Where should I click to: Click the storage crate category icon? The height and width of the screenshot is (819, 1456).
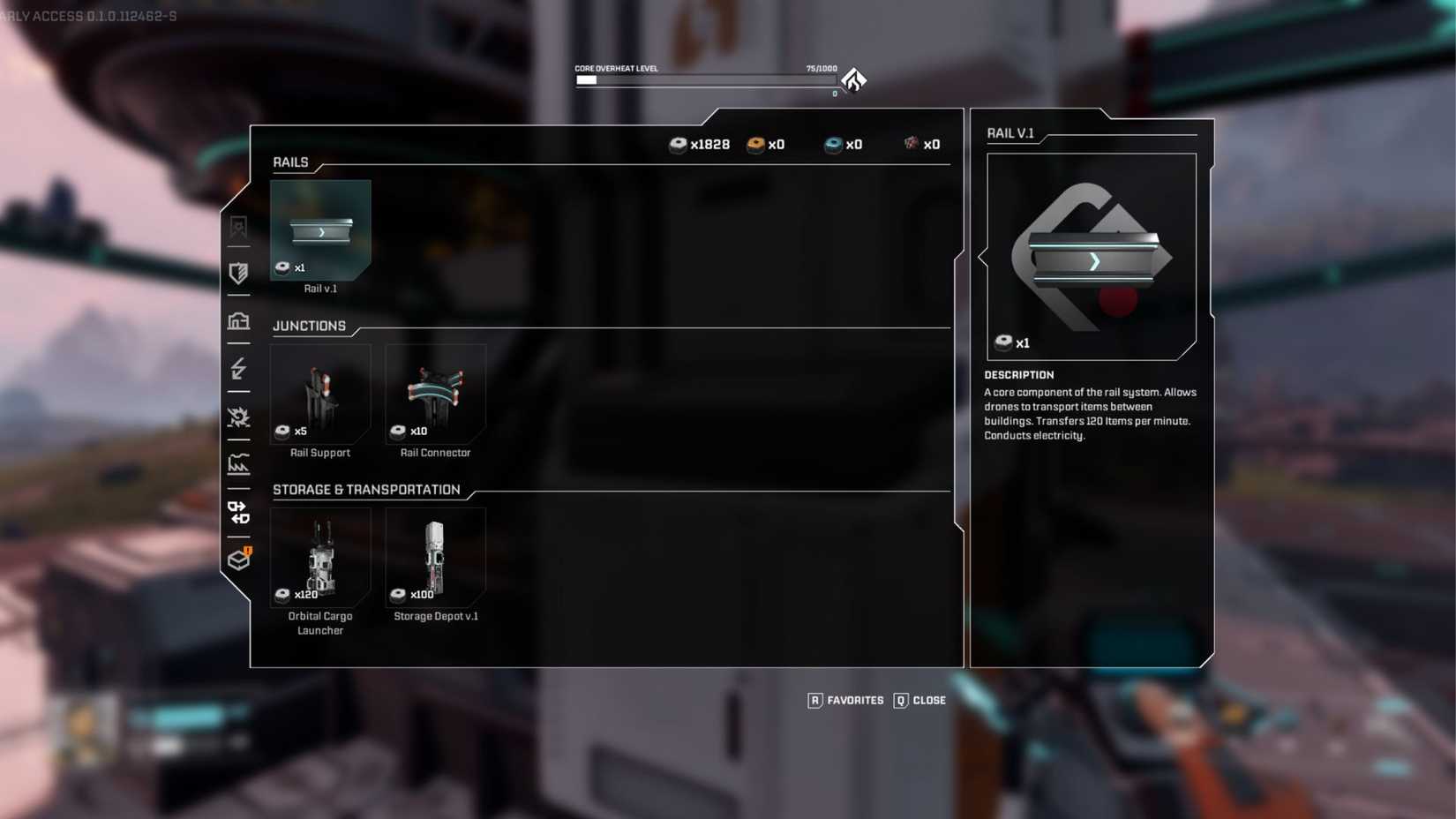[x=238, y=560]
